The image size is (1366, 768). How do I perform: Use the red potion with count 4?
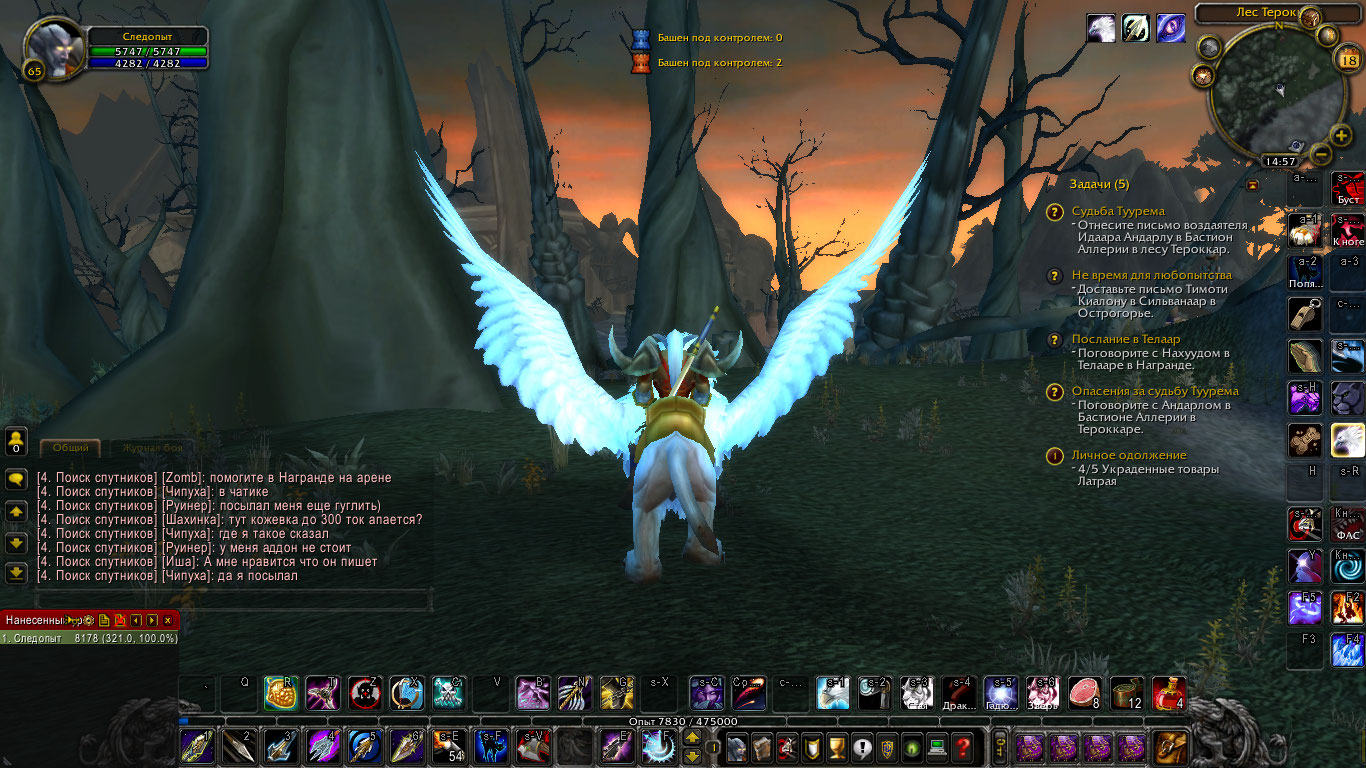(x=1169, y=692)
